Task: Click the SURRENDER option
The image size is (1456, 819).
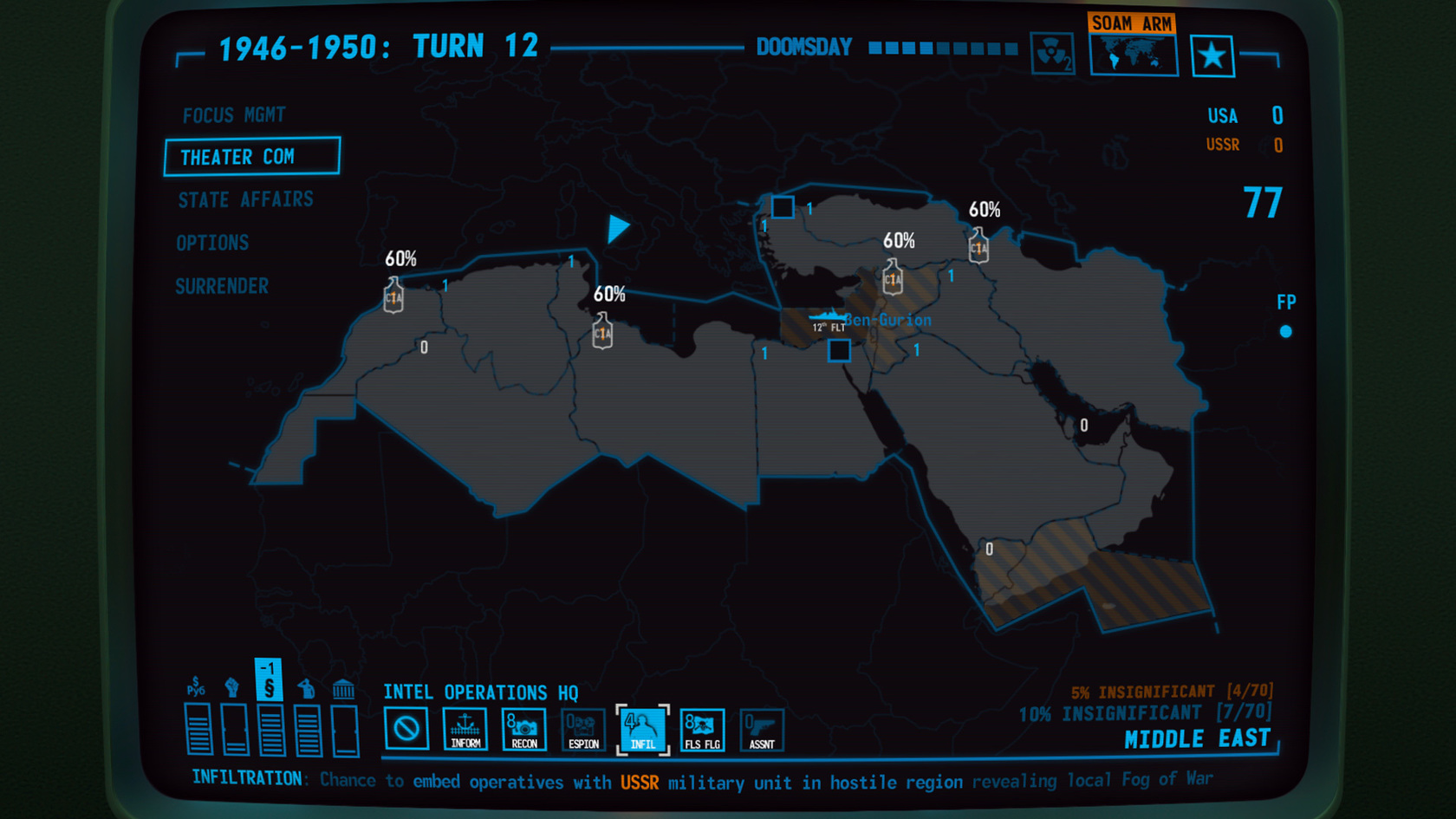Action: [222, 286]
